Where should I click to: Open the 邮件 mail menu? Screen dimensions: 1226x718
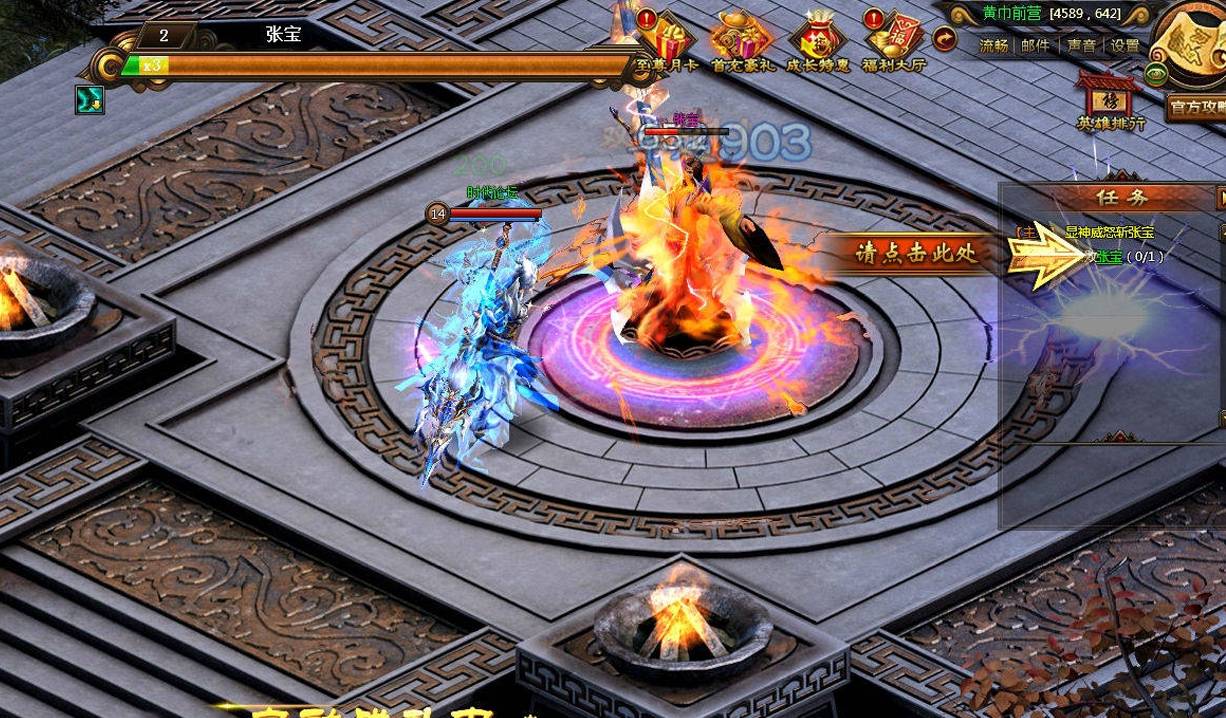(x=1035, y=45)
